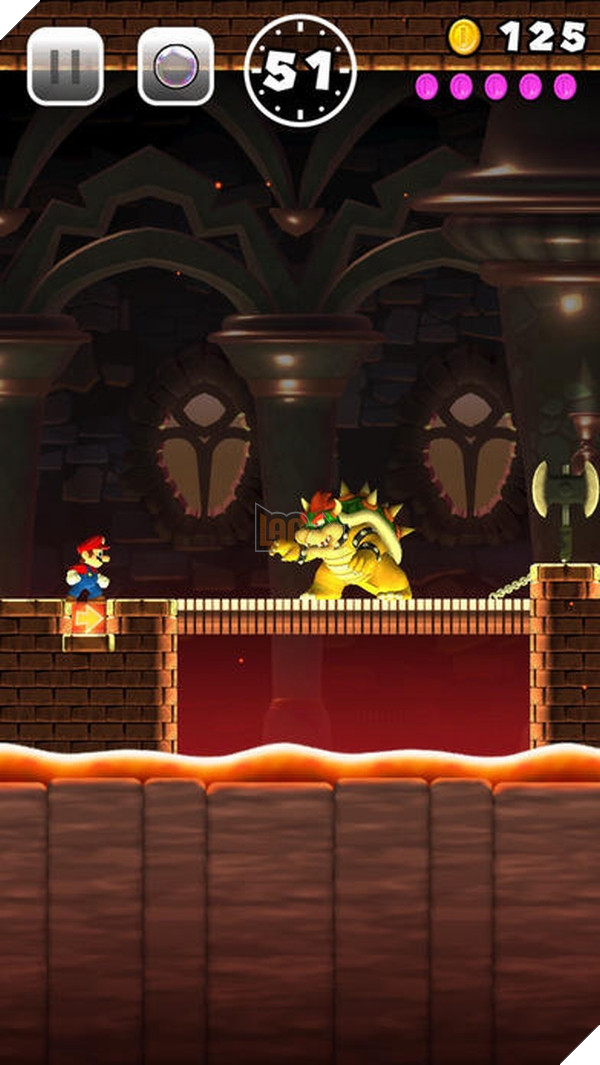Image resolution: width=600 pixels, height=1065 pixels.
Task: Use the bubble retry button
Action: coord(175,67)
